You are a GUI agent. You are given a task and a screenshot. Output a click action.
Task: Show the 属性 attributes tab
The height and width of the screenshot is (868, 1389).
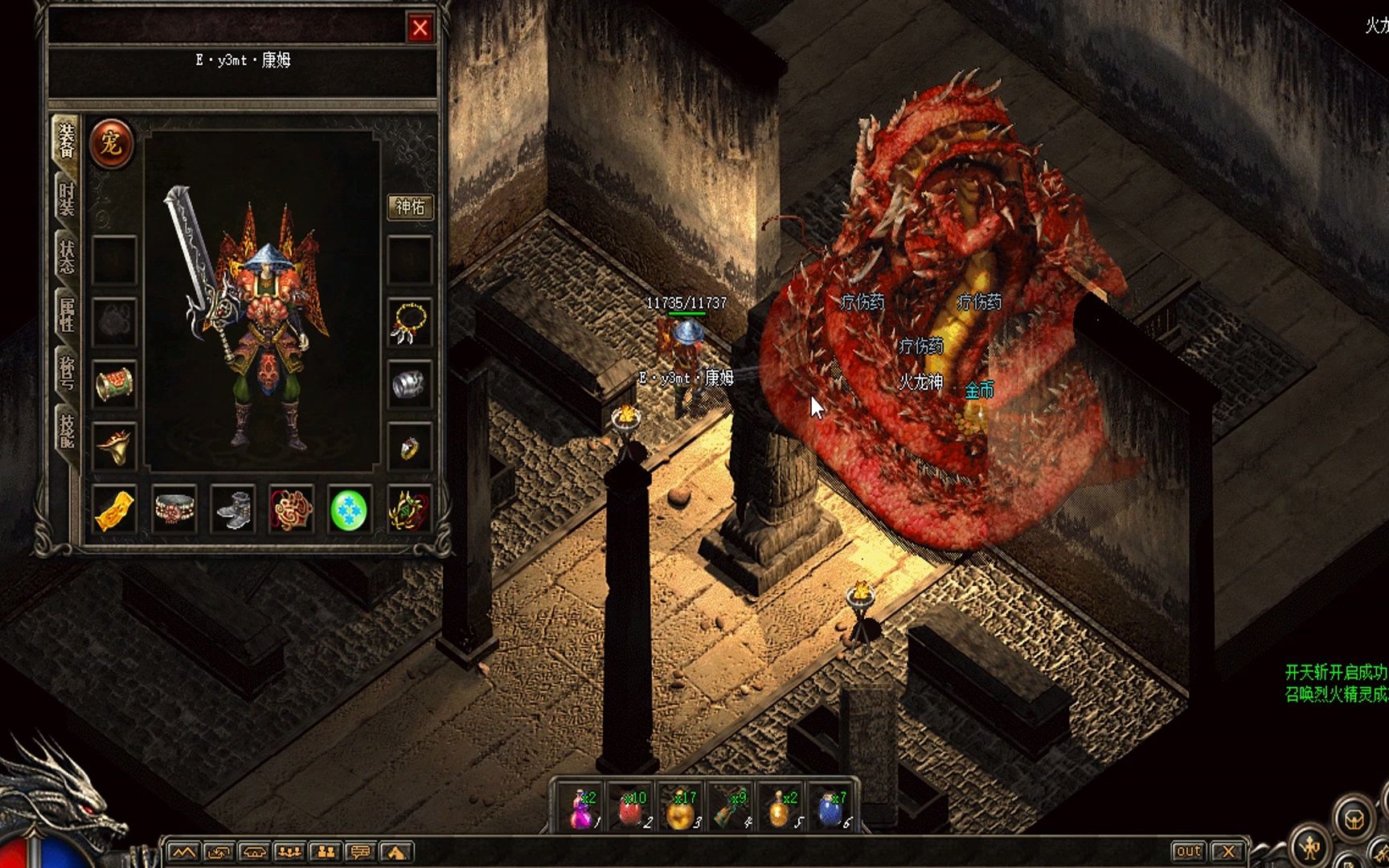[67, 314]
